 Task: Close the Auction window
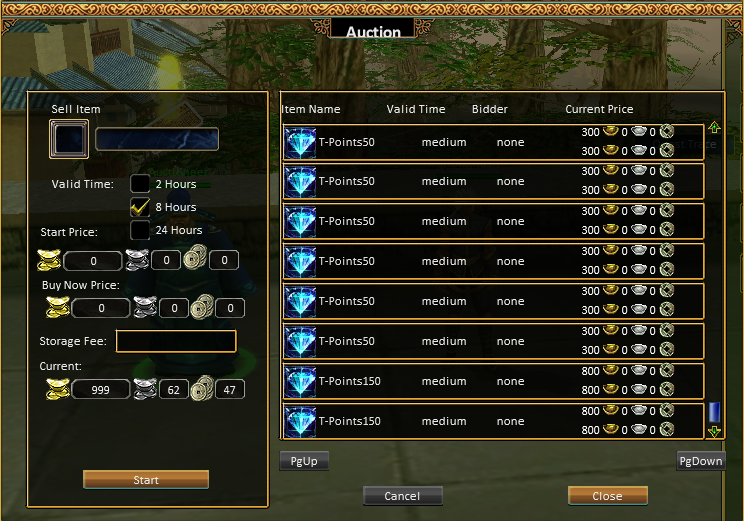pyautogui.click(x=607, y=496)
